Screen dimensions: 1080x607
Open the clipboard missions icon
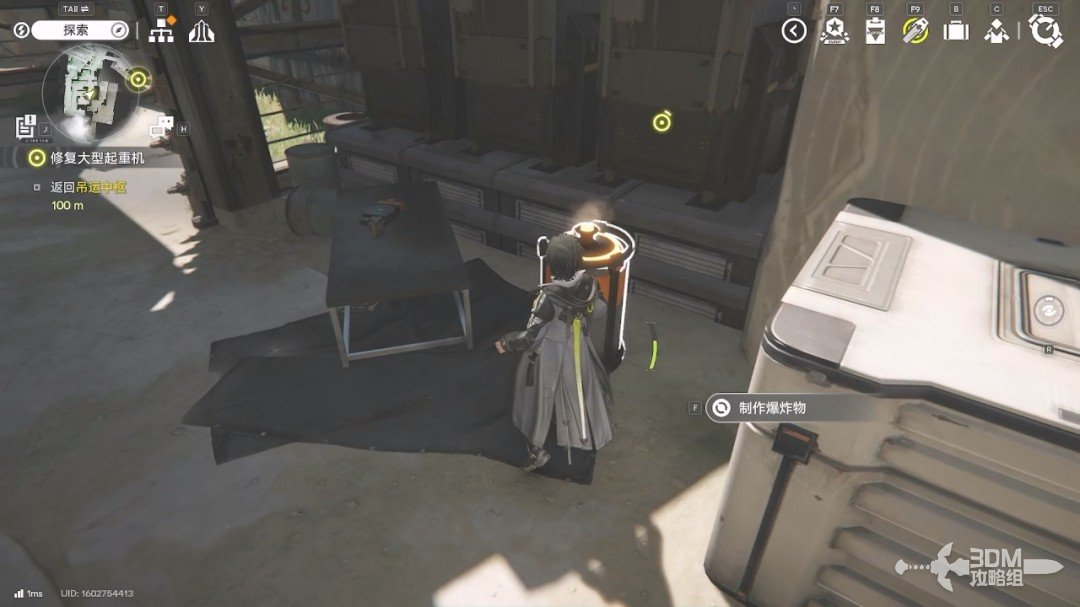click(x=875, y=31)
